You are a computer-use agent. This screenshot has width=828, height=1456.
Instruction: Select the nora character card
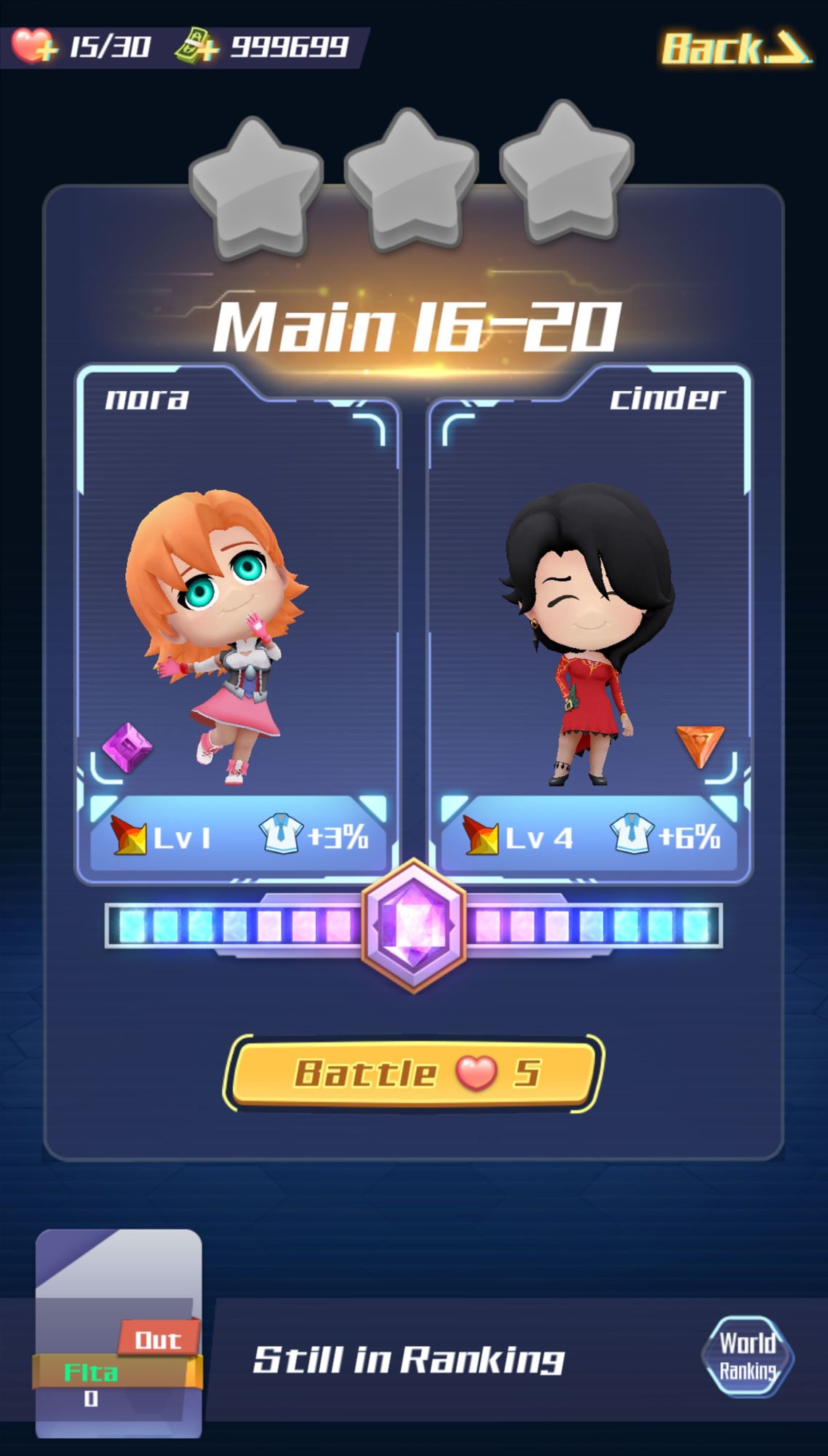coord(238,626)
